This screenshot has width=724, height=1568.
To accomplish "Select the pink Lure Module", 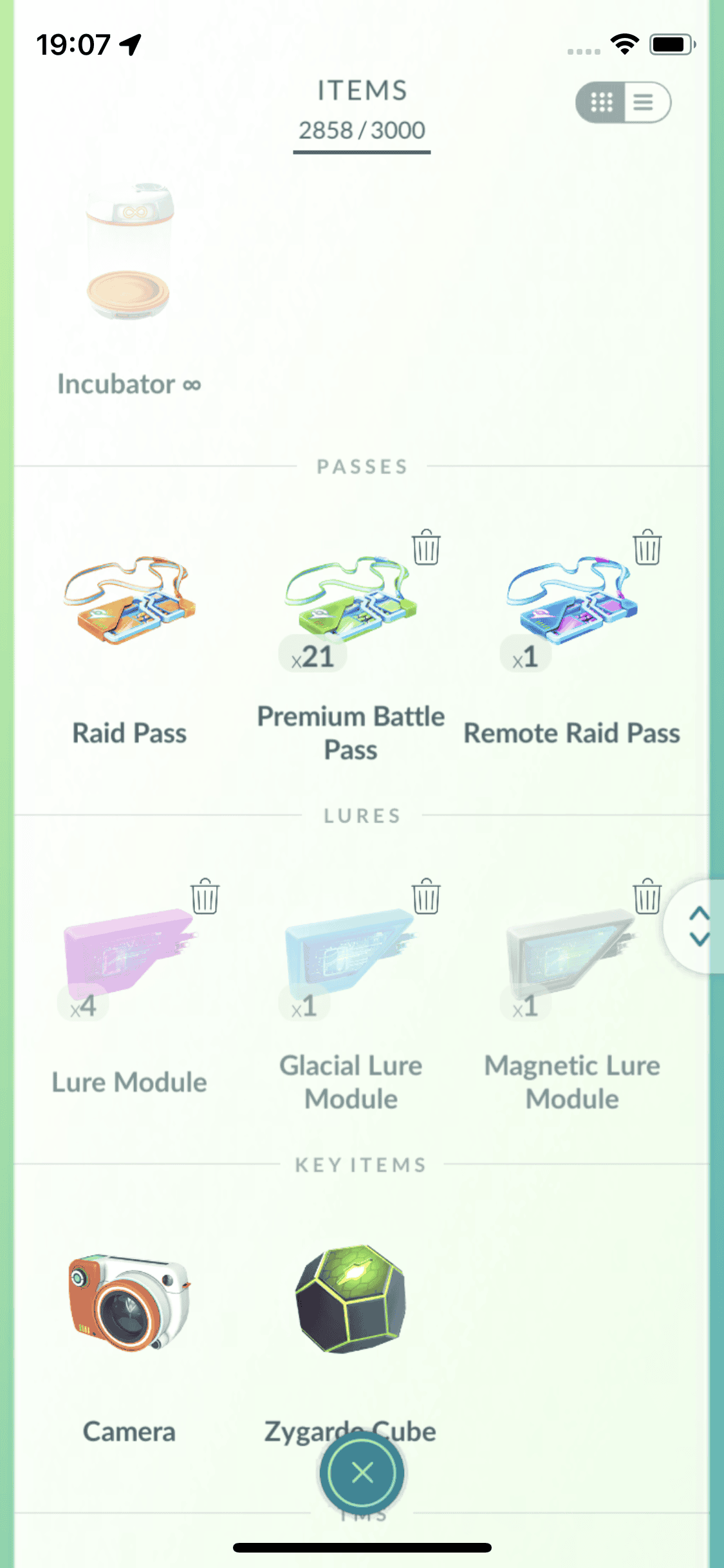I will coord(129,949).
